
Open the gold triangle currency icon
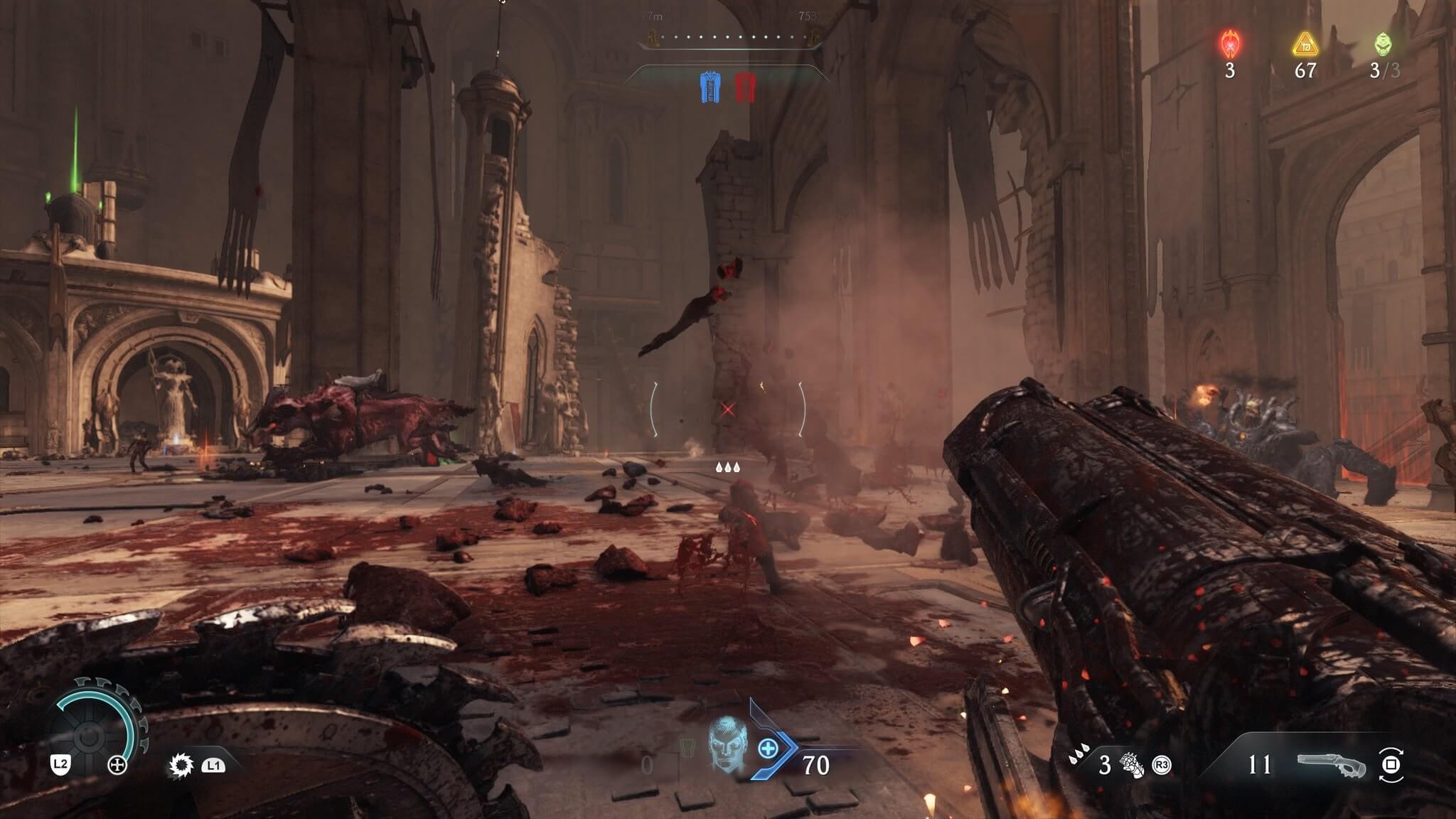[x=1305, y=45]
